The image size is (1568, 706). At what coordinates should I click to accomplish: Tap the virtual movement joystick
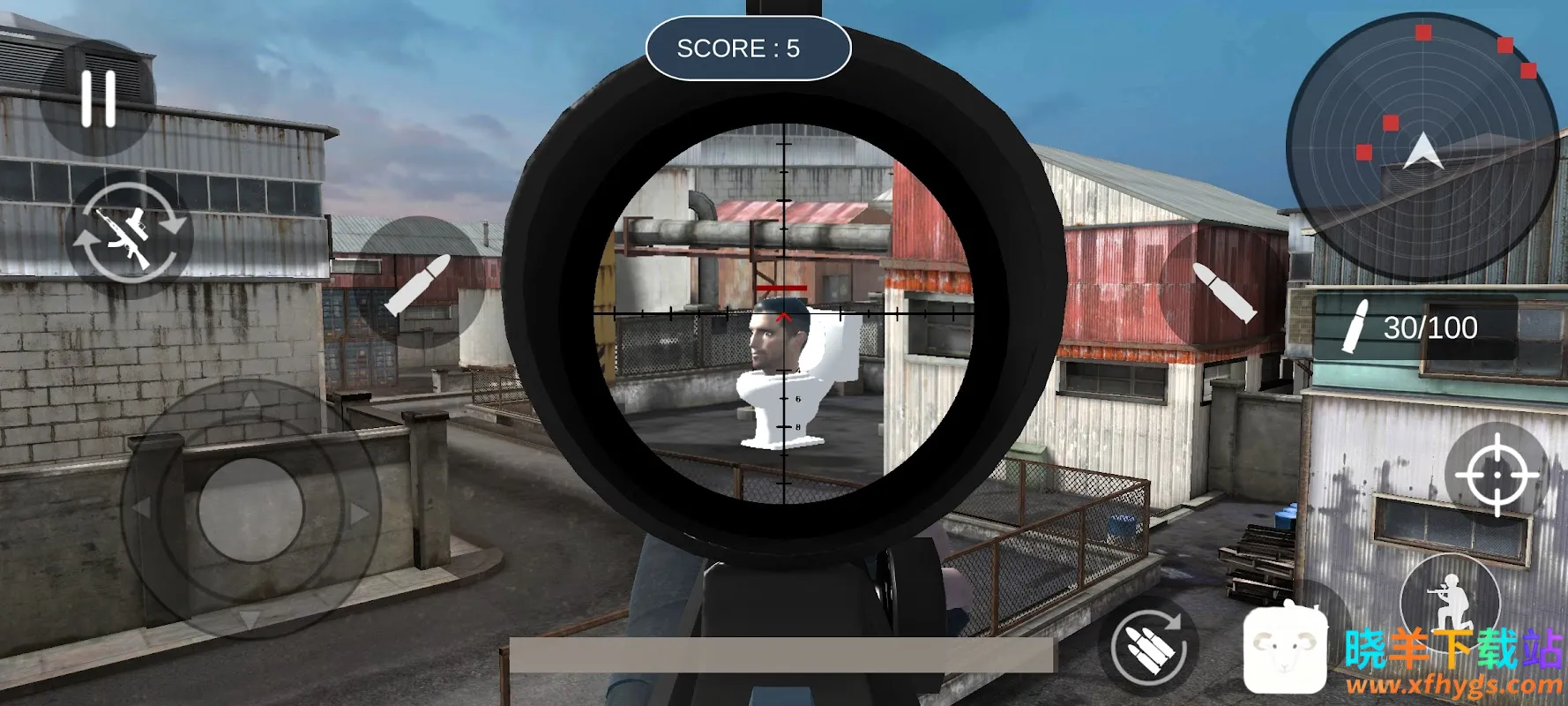point(251,509)
